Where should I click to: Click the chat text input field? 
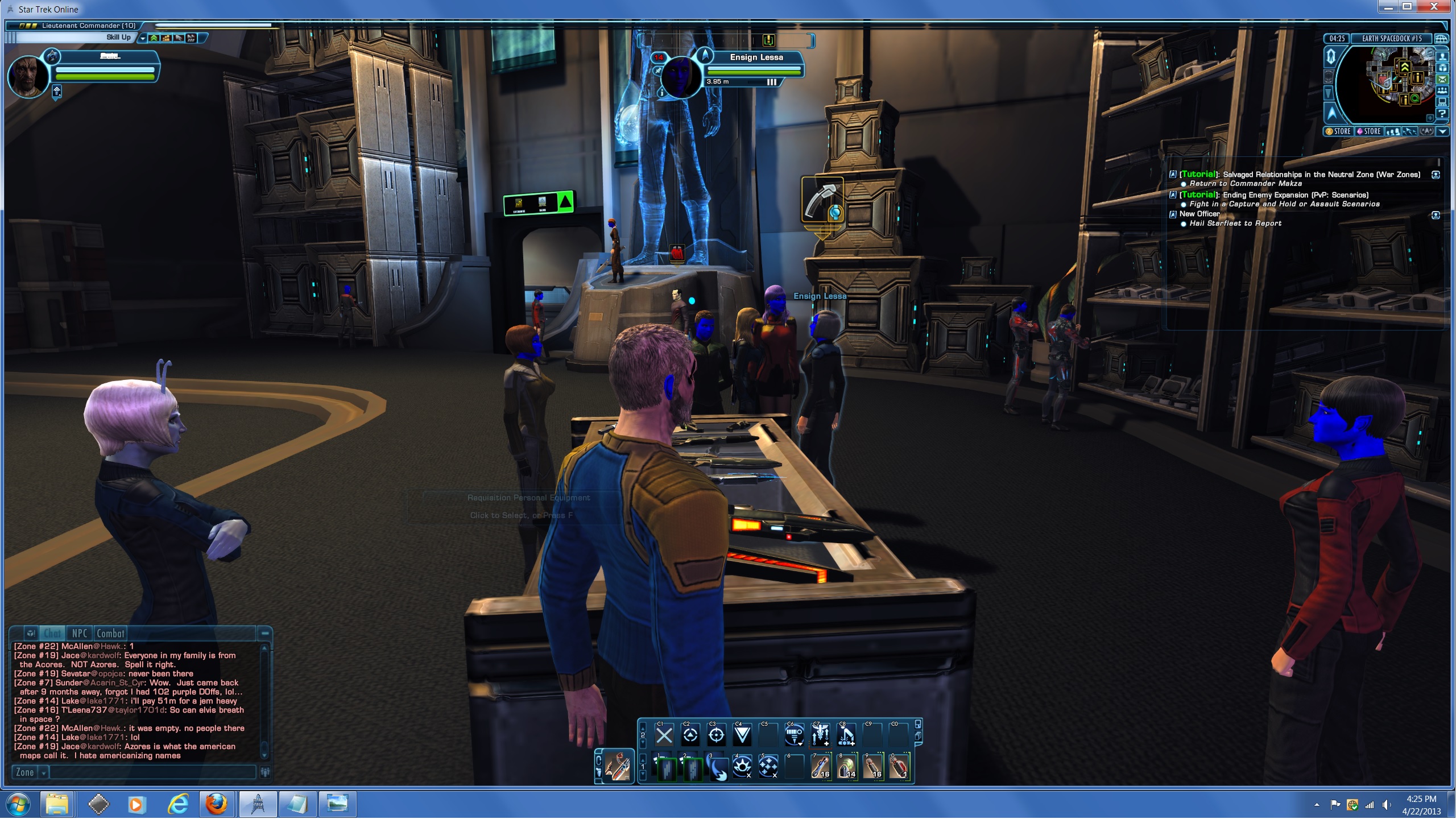pyautogui.click(x=152, y=772)
